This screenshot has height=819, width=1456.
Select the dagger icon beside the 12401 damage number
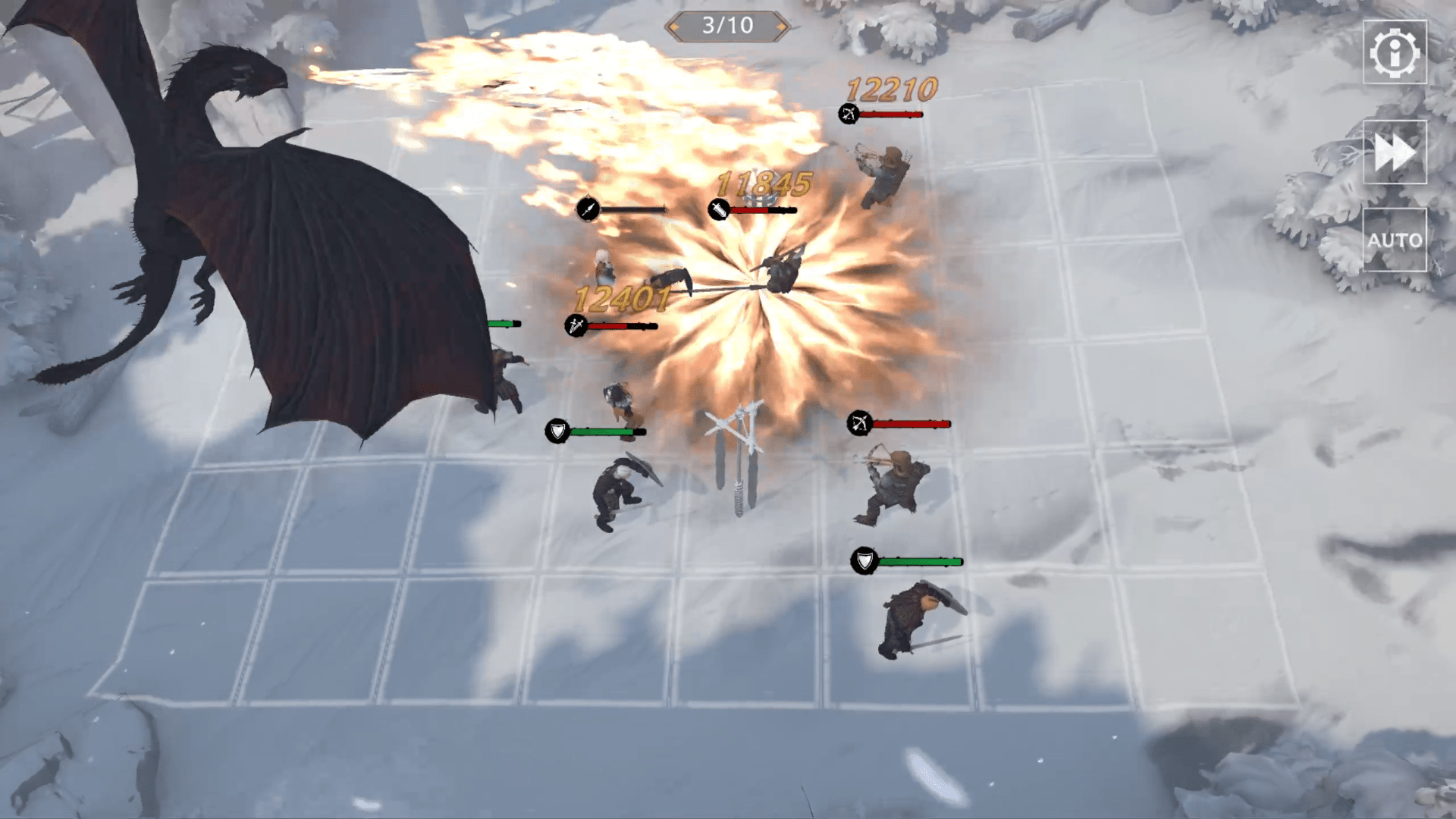[574, 326]
